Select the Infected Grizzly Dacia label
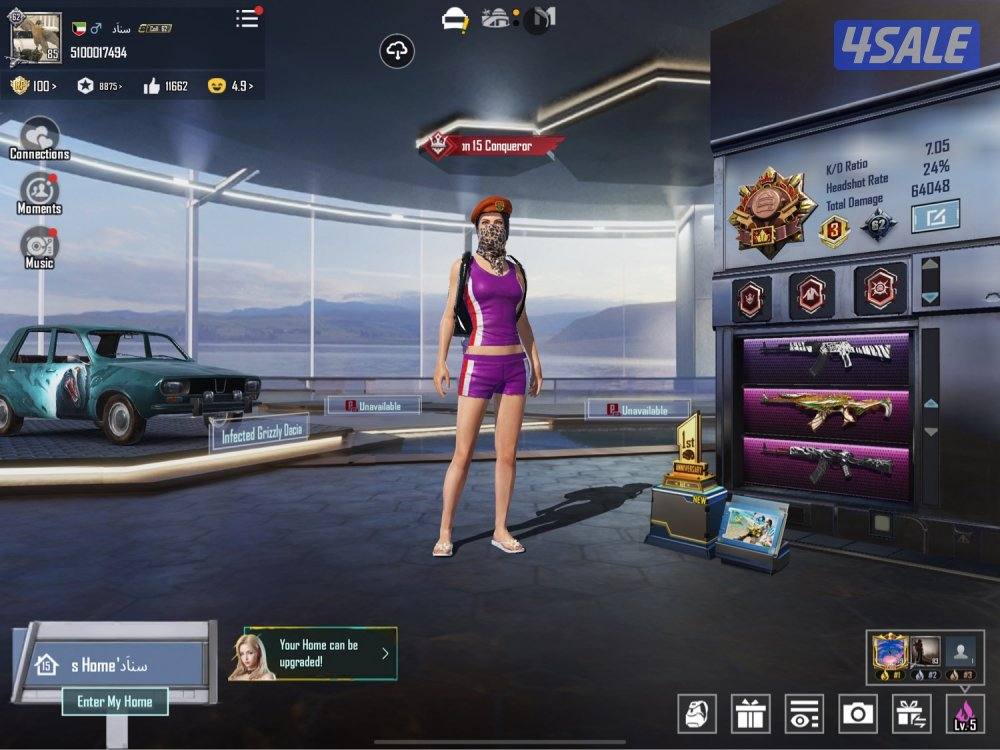This screenshot has width=1000, height=750. (x=259, y=435)
